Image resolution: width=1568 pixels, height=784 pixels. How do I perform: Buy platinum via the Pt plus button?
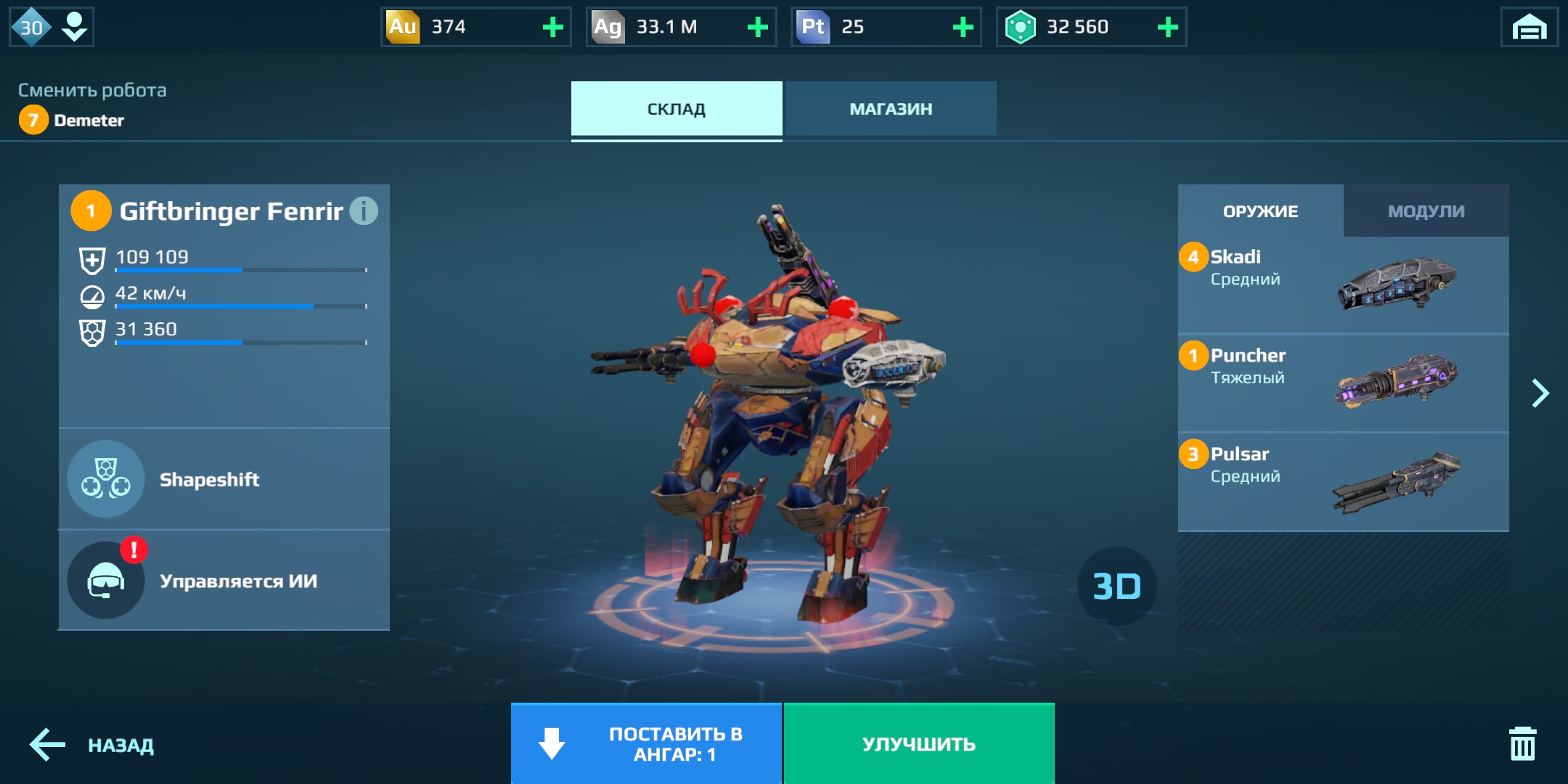tap(963, 28)
